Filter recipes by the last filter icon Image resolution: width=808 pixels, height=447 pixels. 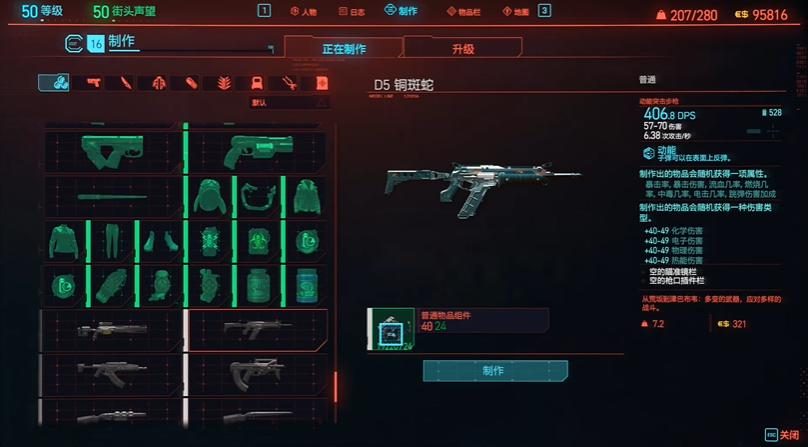321,82
